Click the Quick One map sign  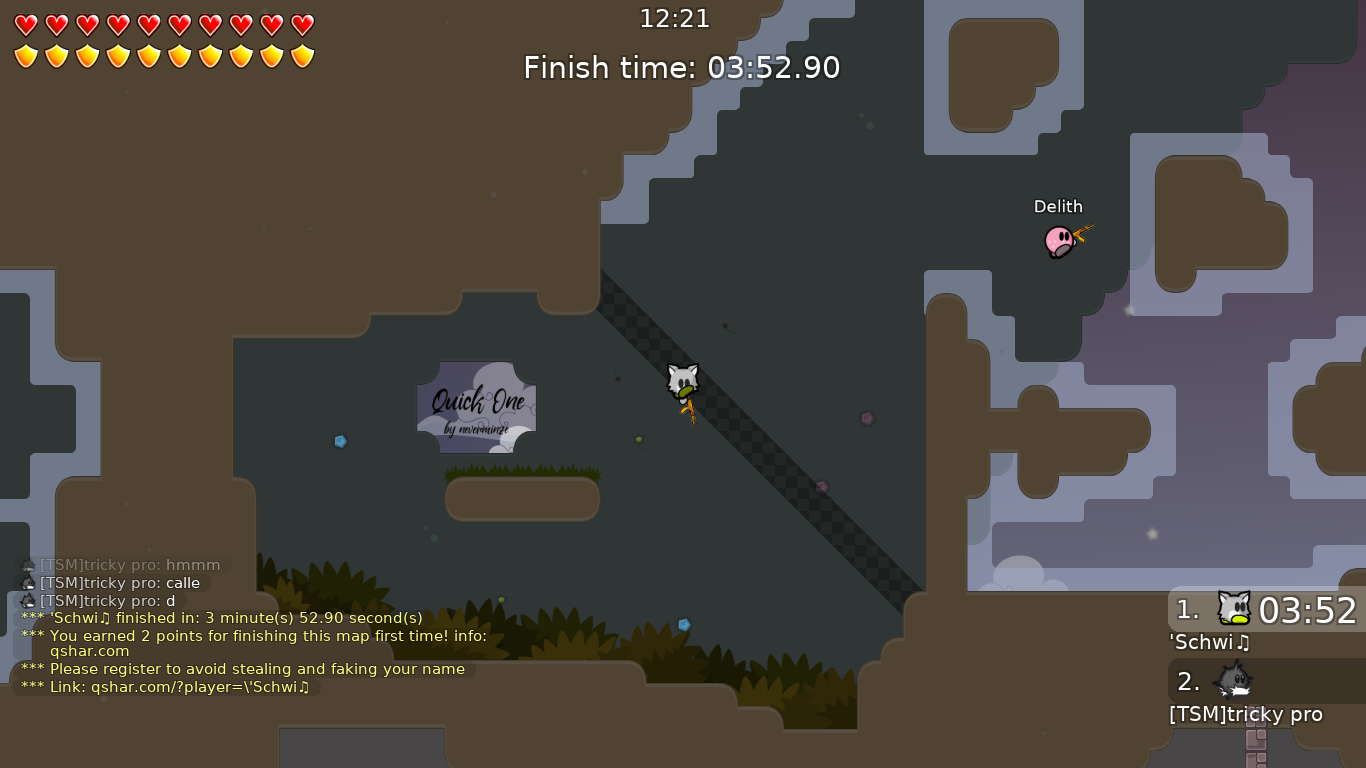(x=477, y=405)
